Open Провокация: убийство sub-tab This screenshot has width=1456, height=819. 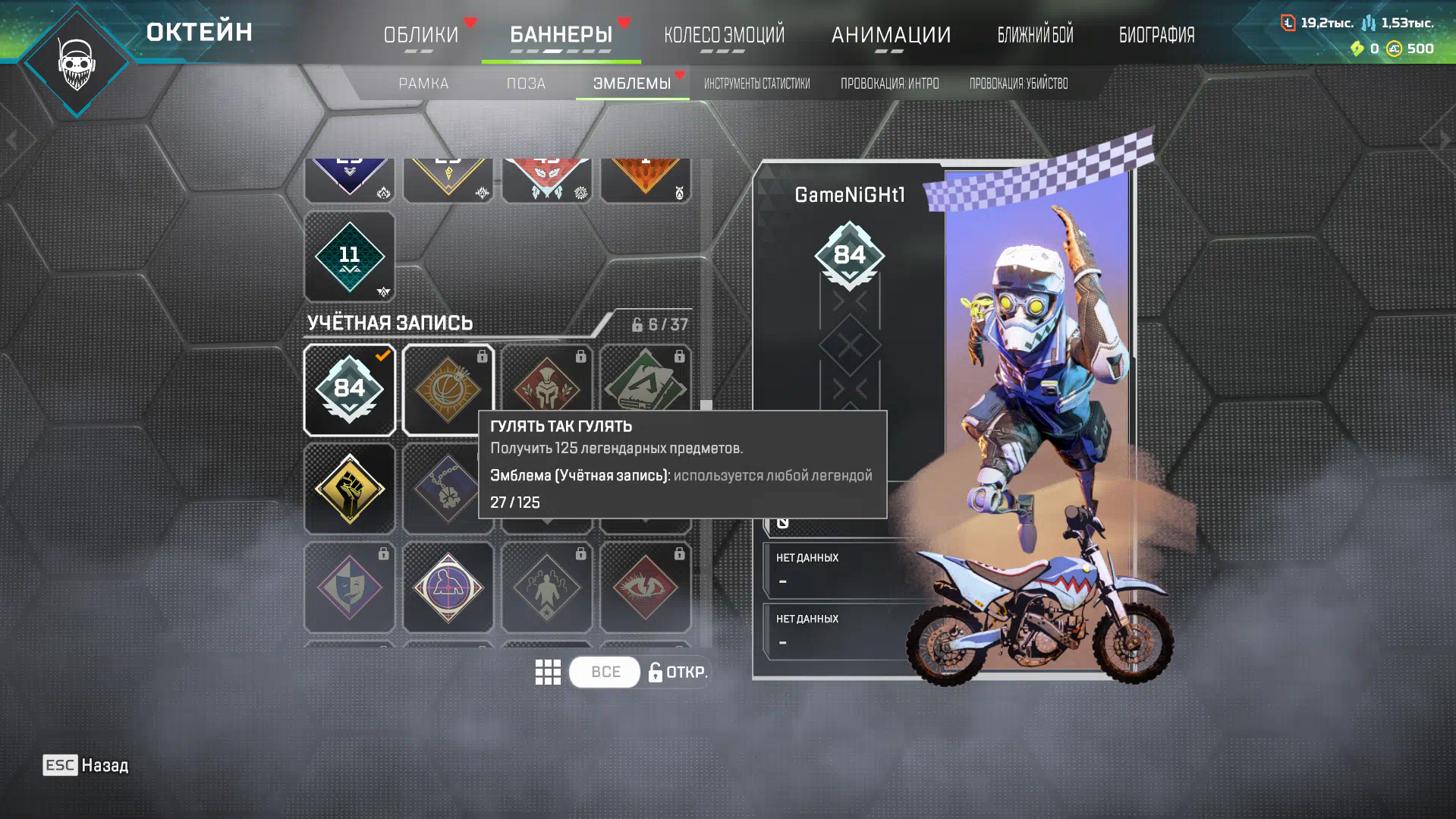tap(1018, 83)
